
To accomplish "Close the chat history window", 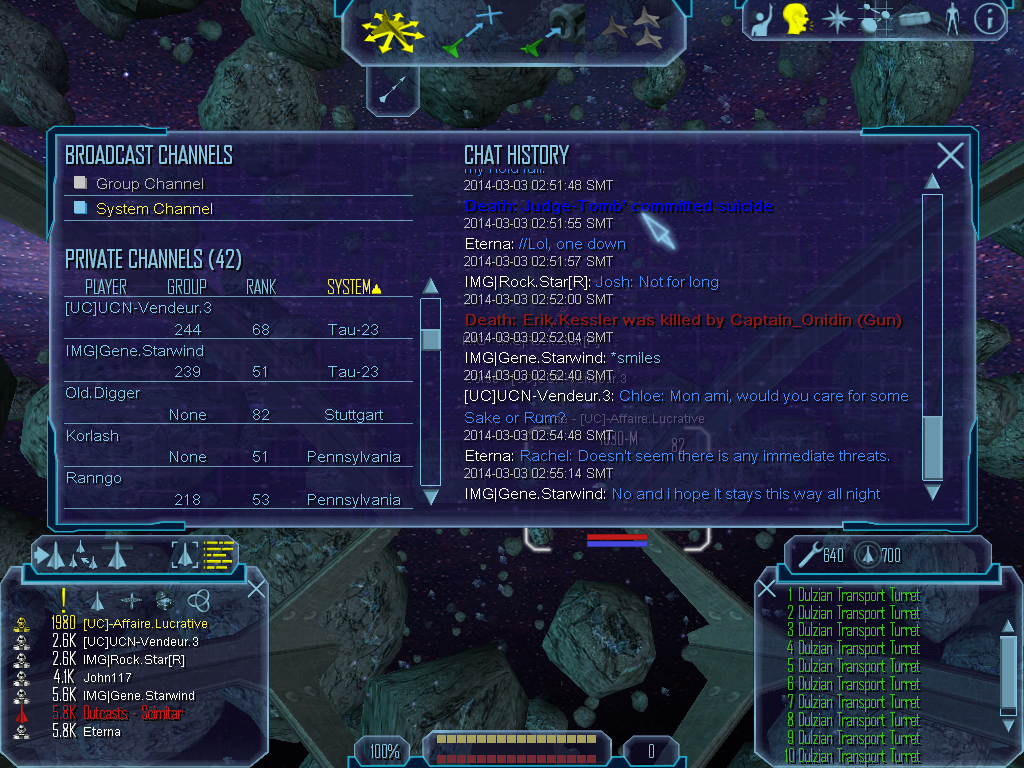I will [950, 155].
